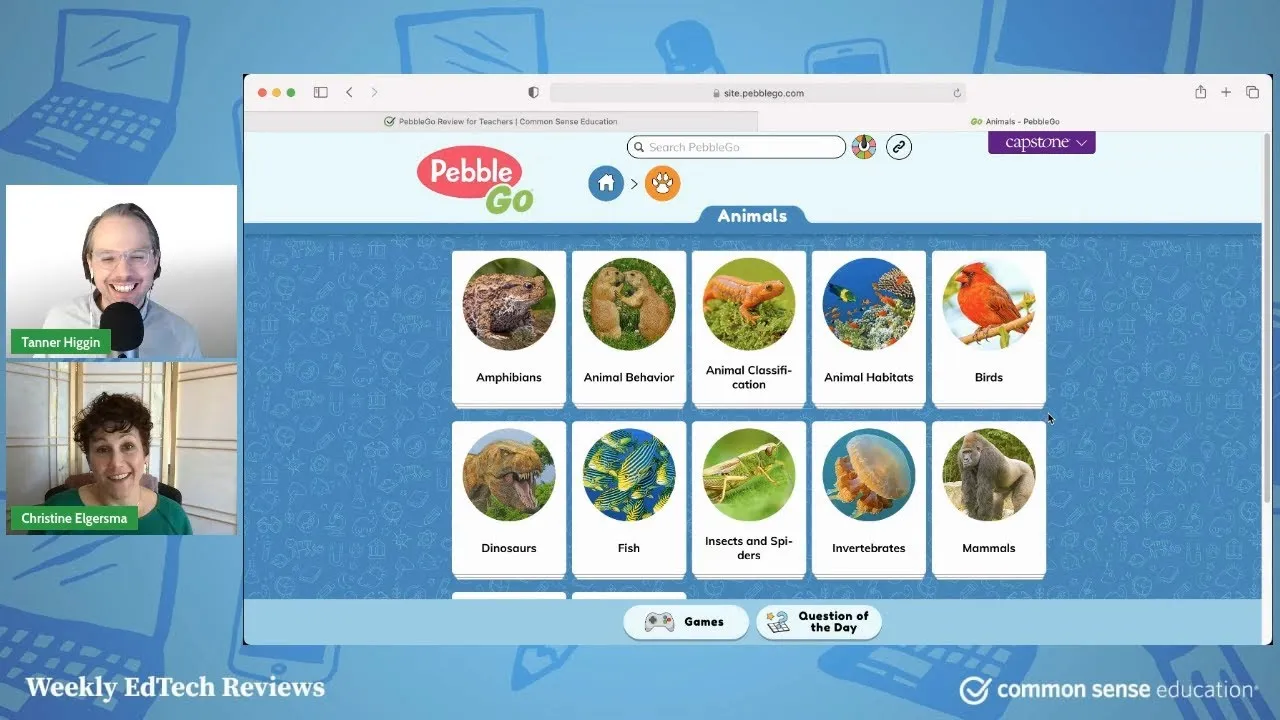Switch to the PebbleGo Review for Teachers tab
1280x720 pixels.
[x=500, y=120]
